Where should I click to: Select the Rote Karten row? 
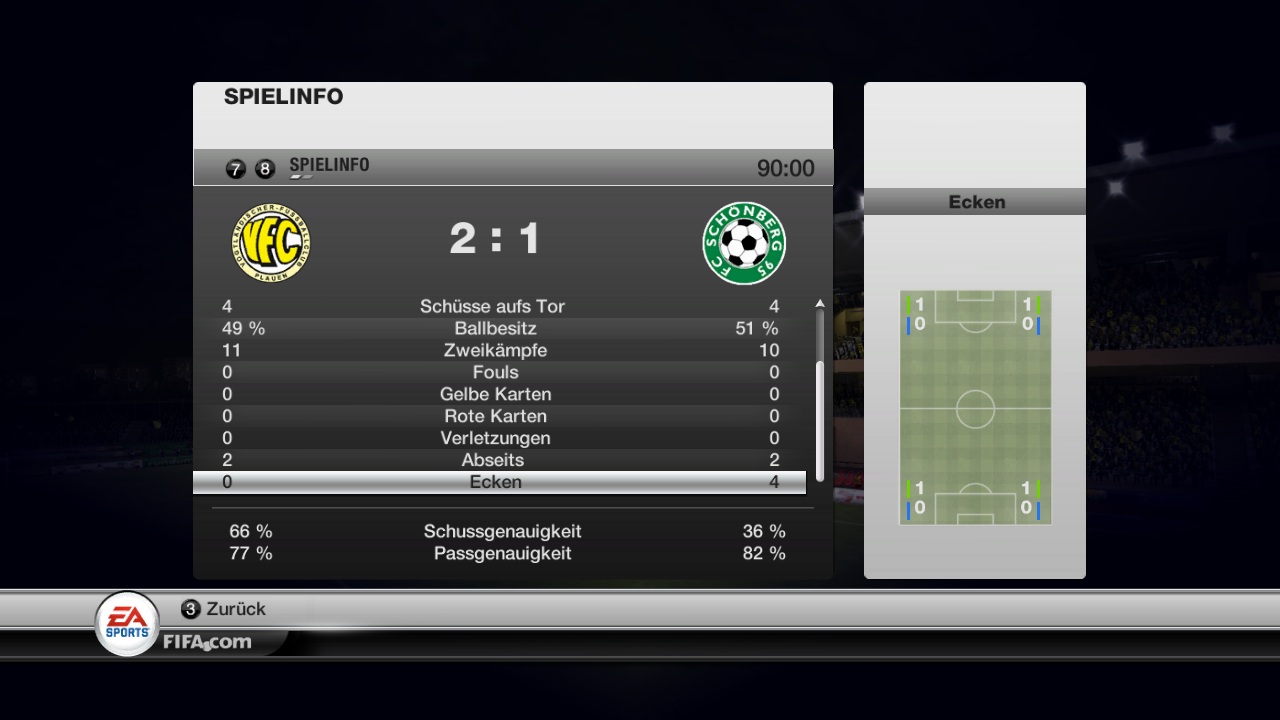click(498, 416)
